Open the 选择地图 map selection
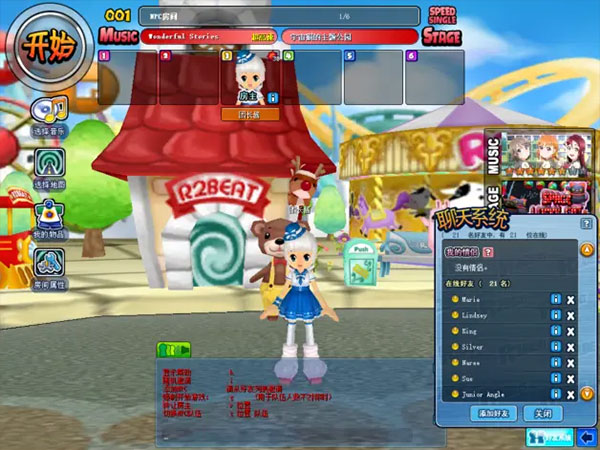The width and height of the screenshot is (600, 450). pyautogui.click(x=49, y=166)
